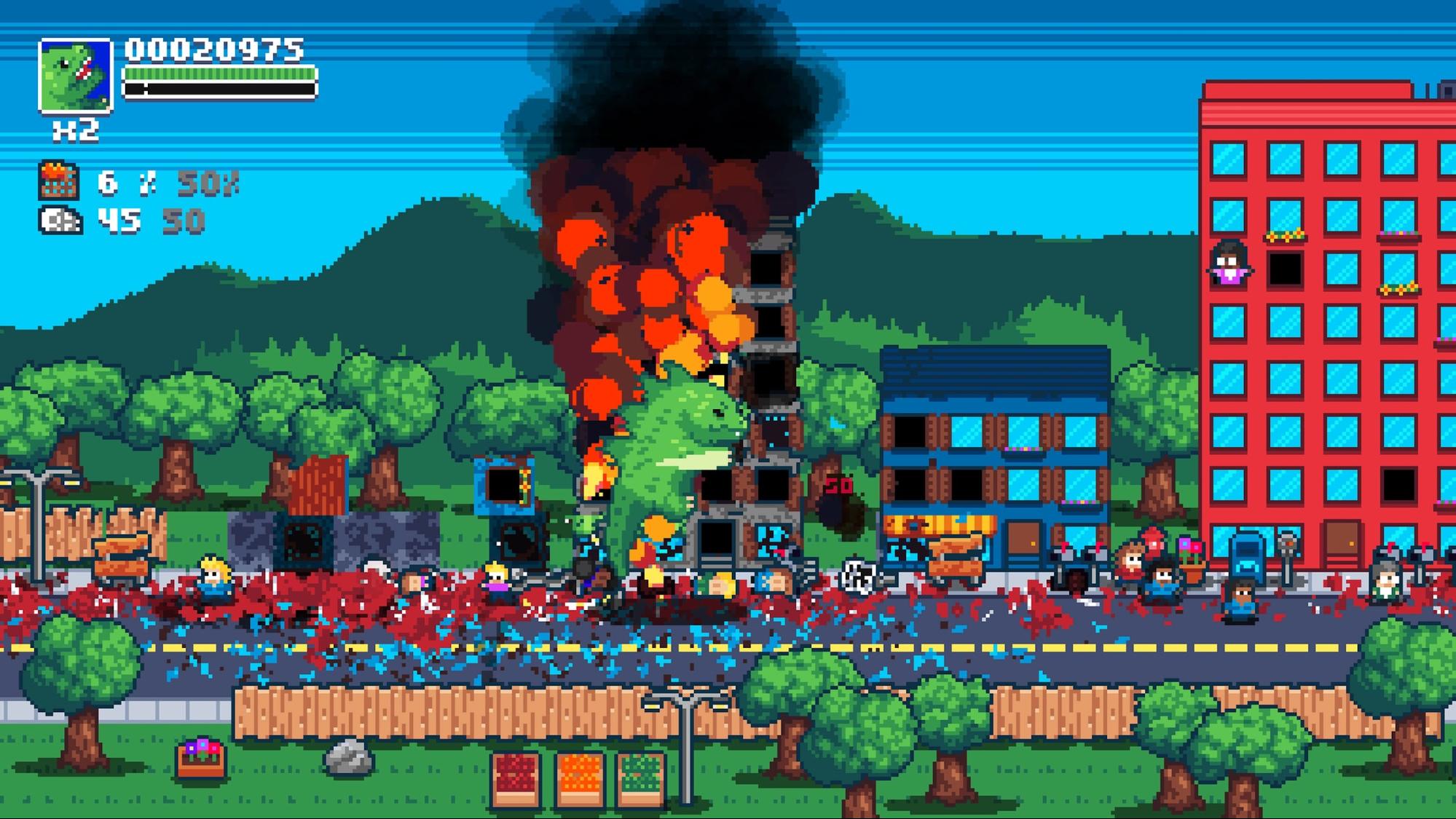The image size is (1456, 819).
Task: Select the burning building destruction counter icon
Action: pos(57,181)
